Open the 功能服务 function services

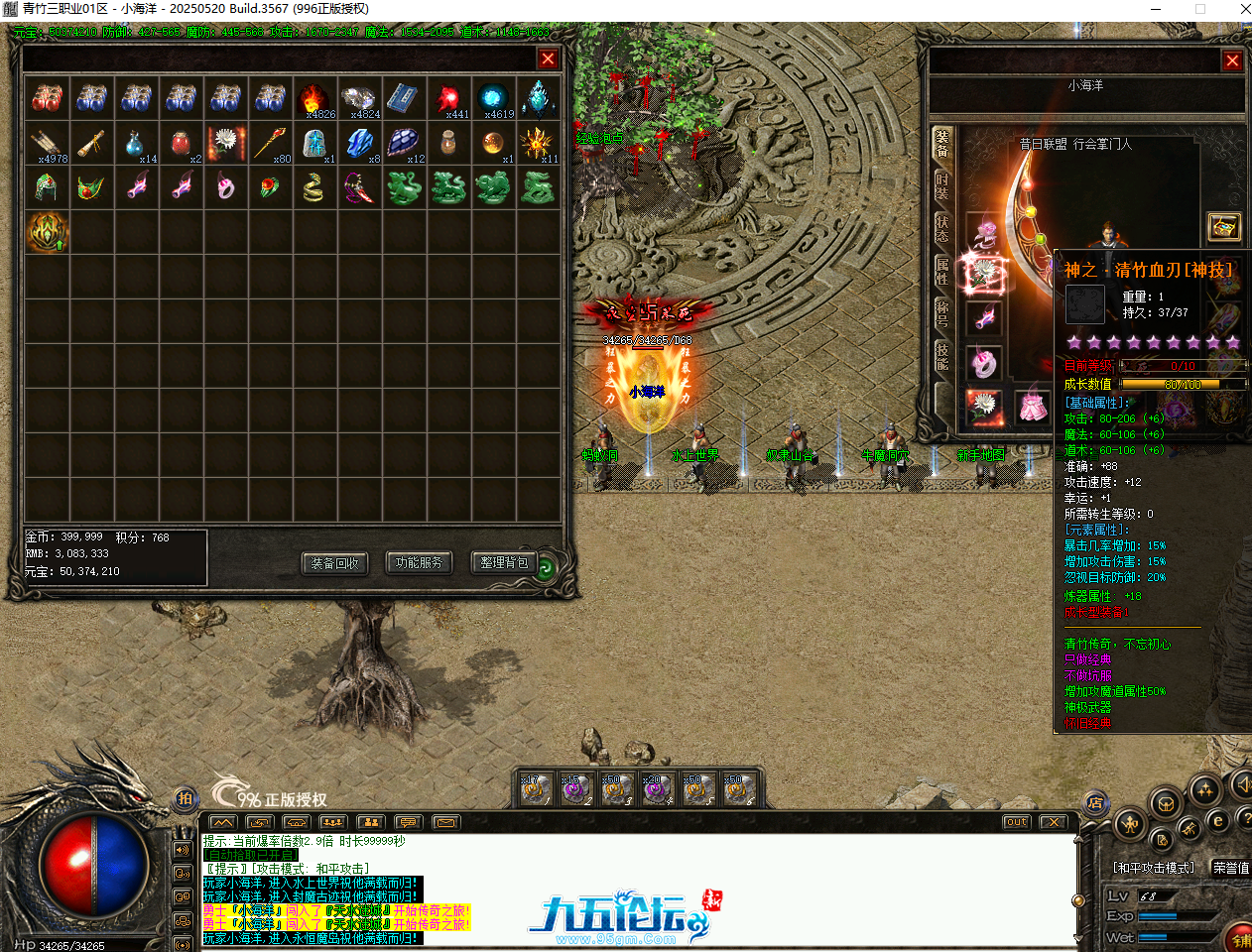(419, 563)
